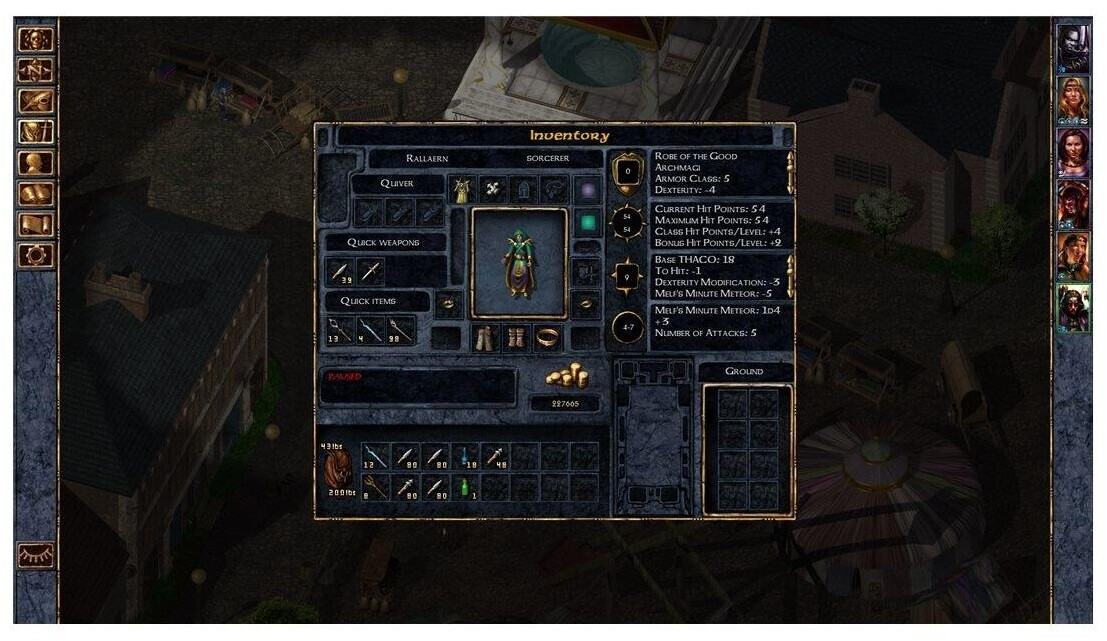The width and height of the screenshot is (1107, 641).
Task: Select the Robe of the Good armor slot
Action: [461, 188]
